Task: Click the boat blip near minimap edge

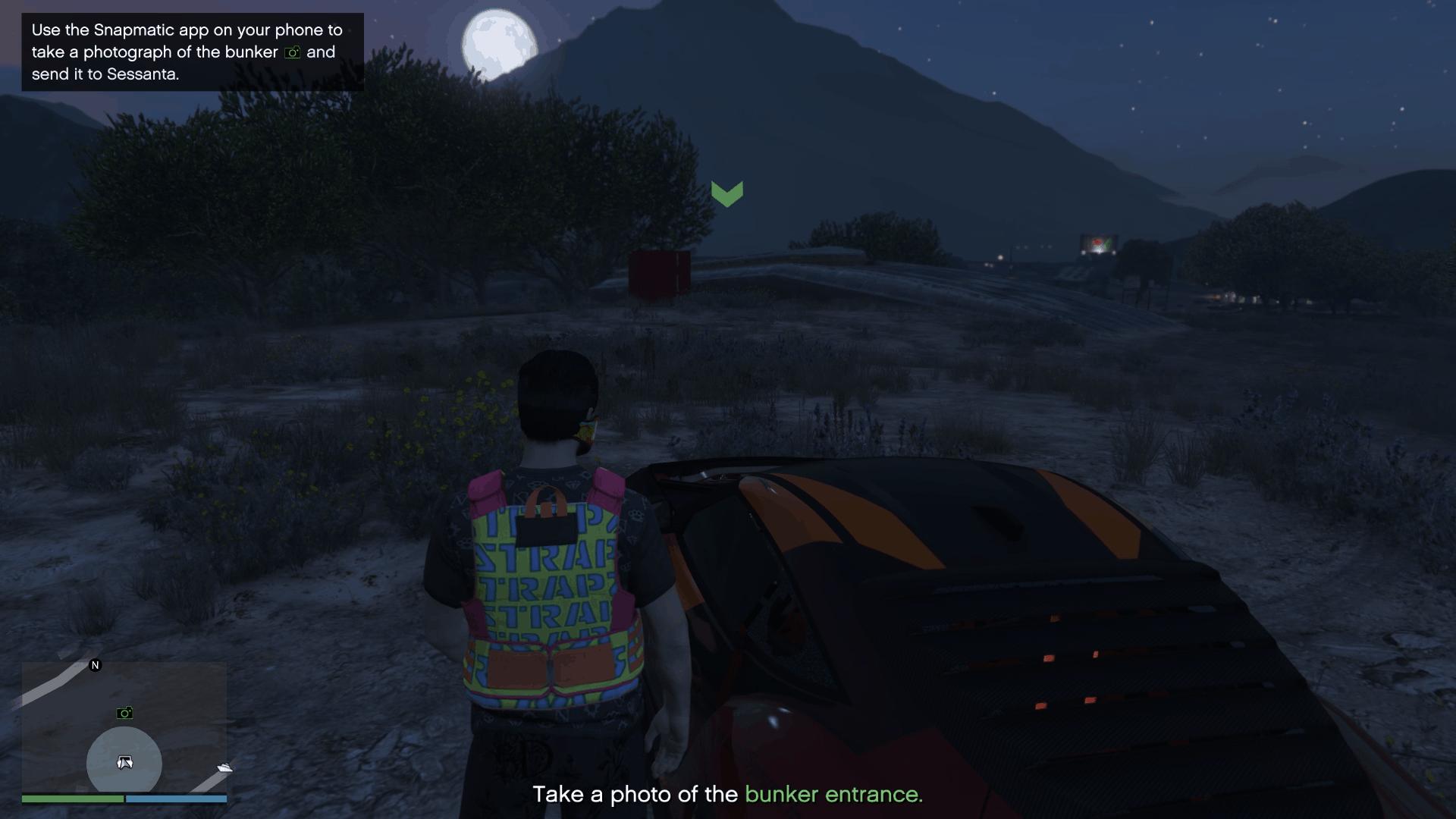Action: pos(224,768)
